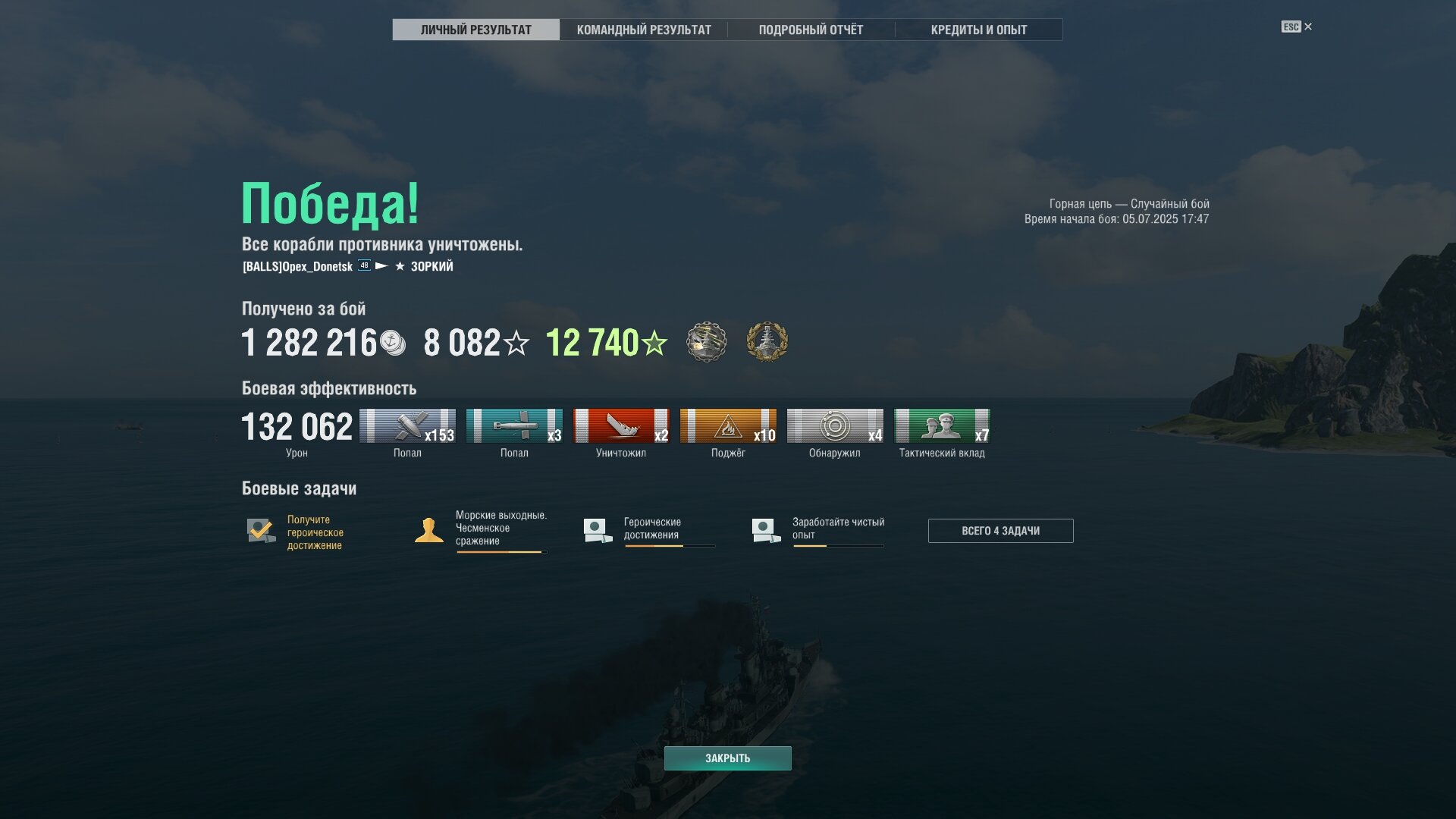Click the main battery hits ribbon x153
1456x819 pixels.
click(407, 426)
